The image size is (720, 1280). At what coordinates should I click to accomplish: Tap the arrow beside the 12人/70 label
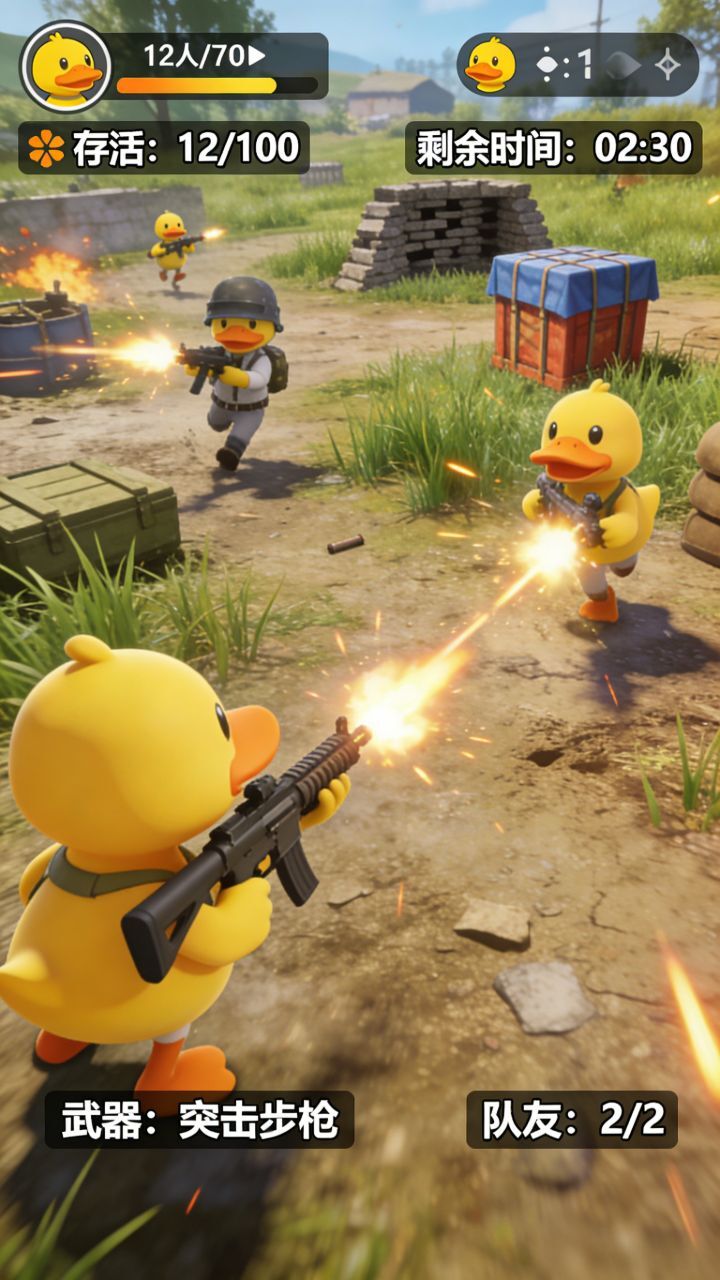click(x=257, y=56)
